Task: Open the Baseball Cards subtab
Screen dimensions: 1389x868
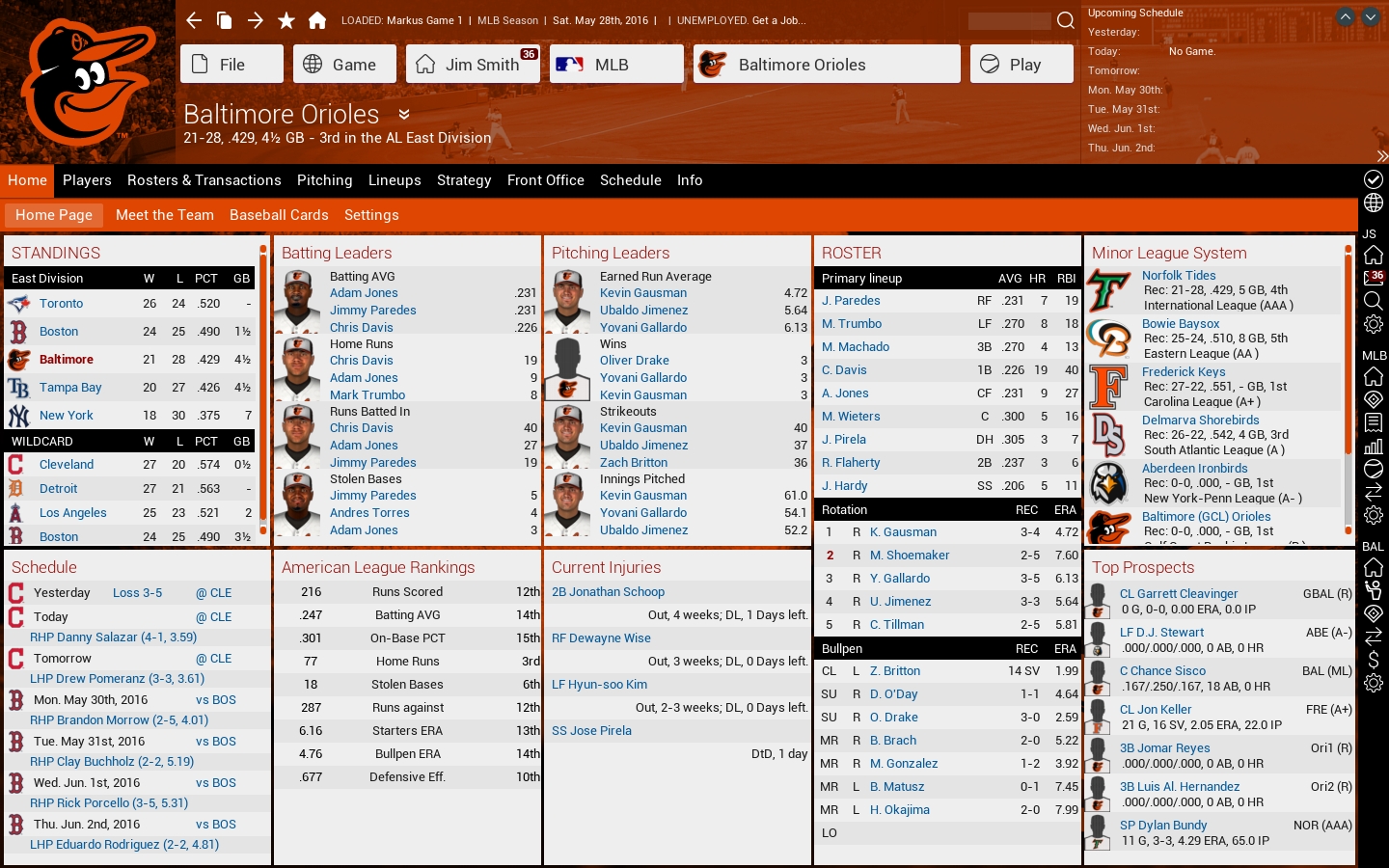Action: click(279, 215)
